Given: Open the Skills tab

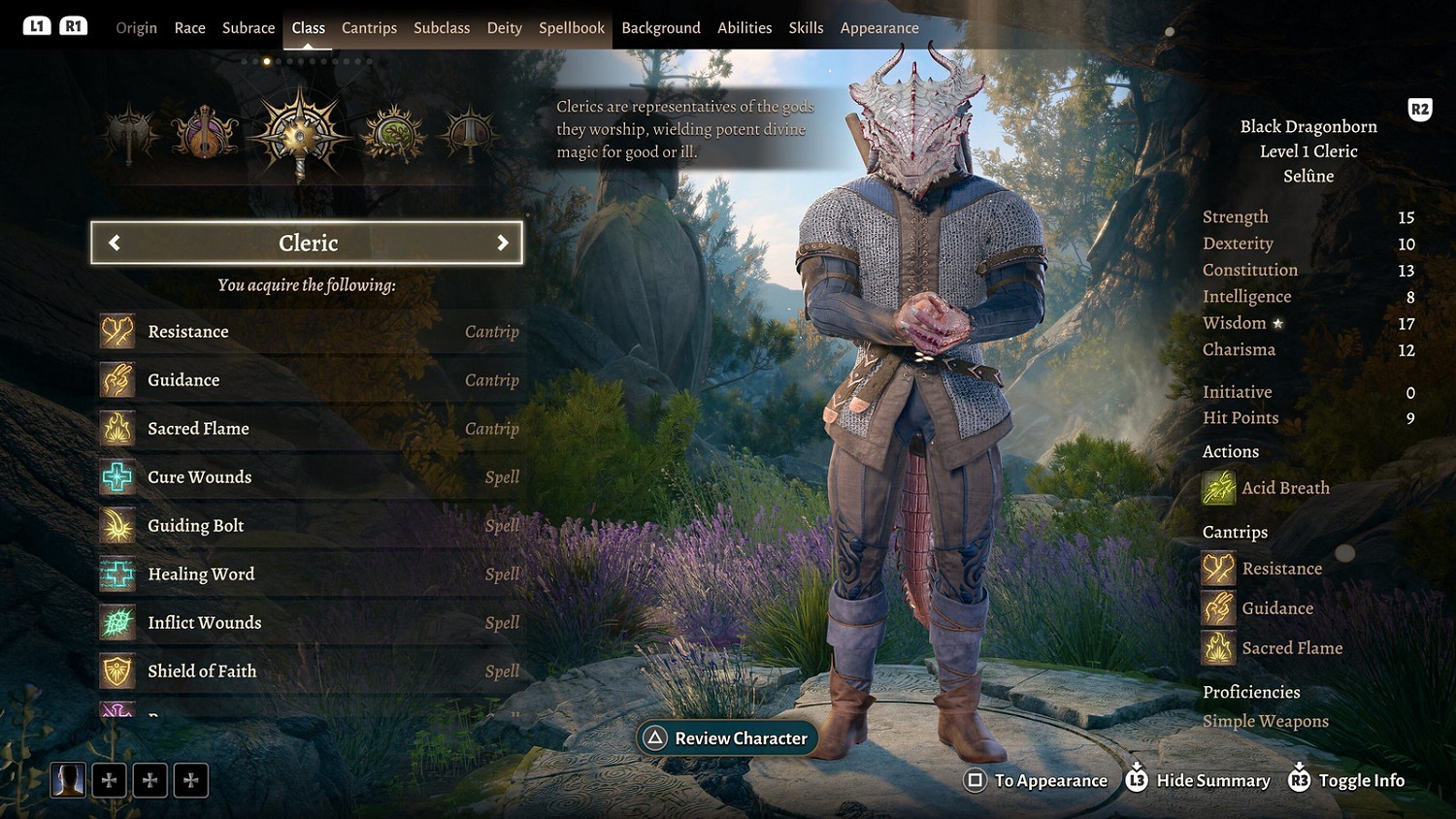Looking at the screenshot, I should (806, 28).
